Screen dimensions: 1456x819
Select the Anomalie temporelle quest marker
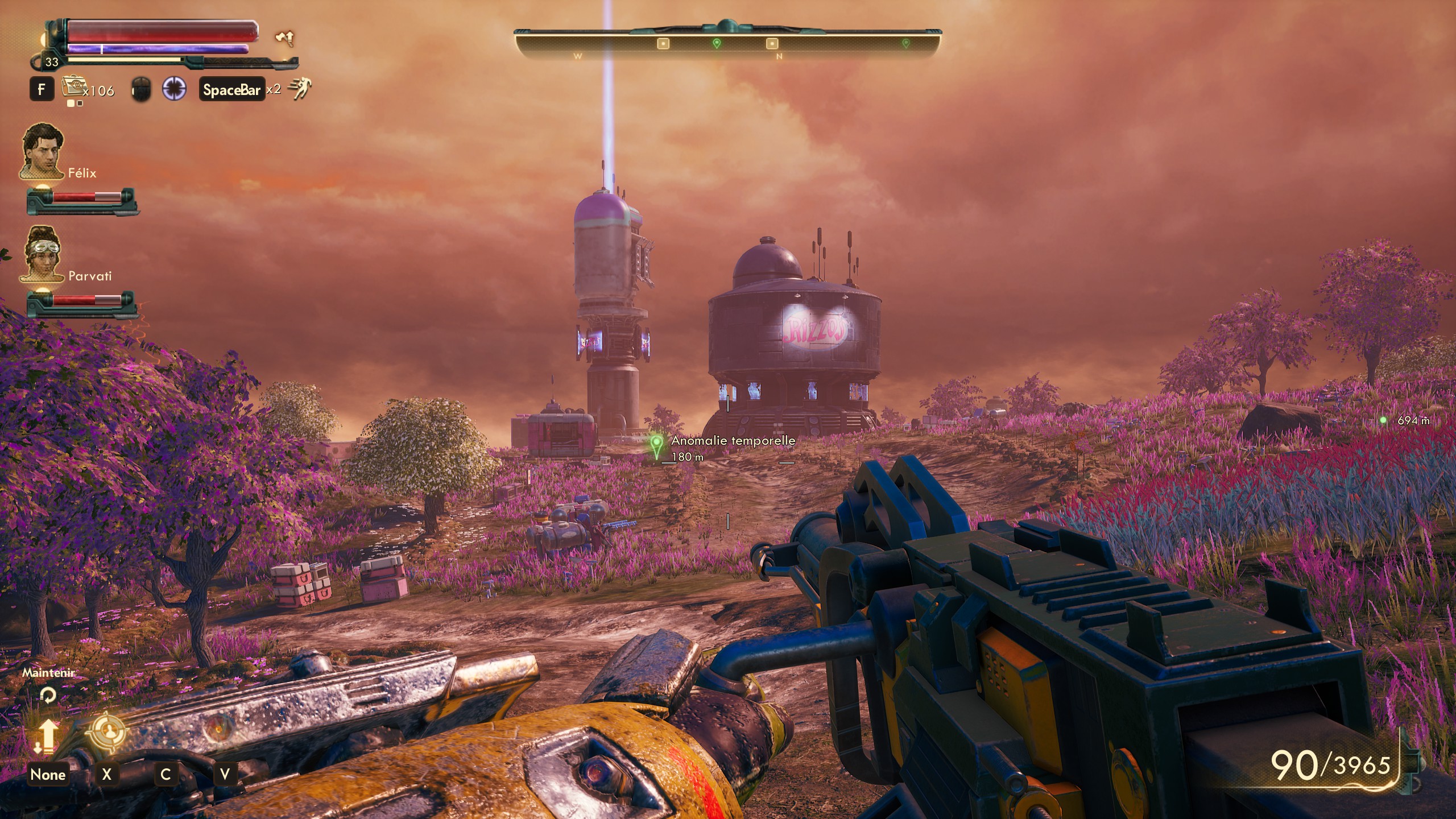tap(657, 446)
